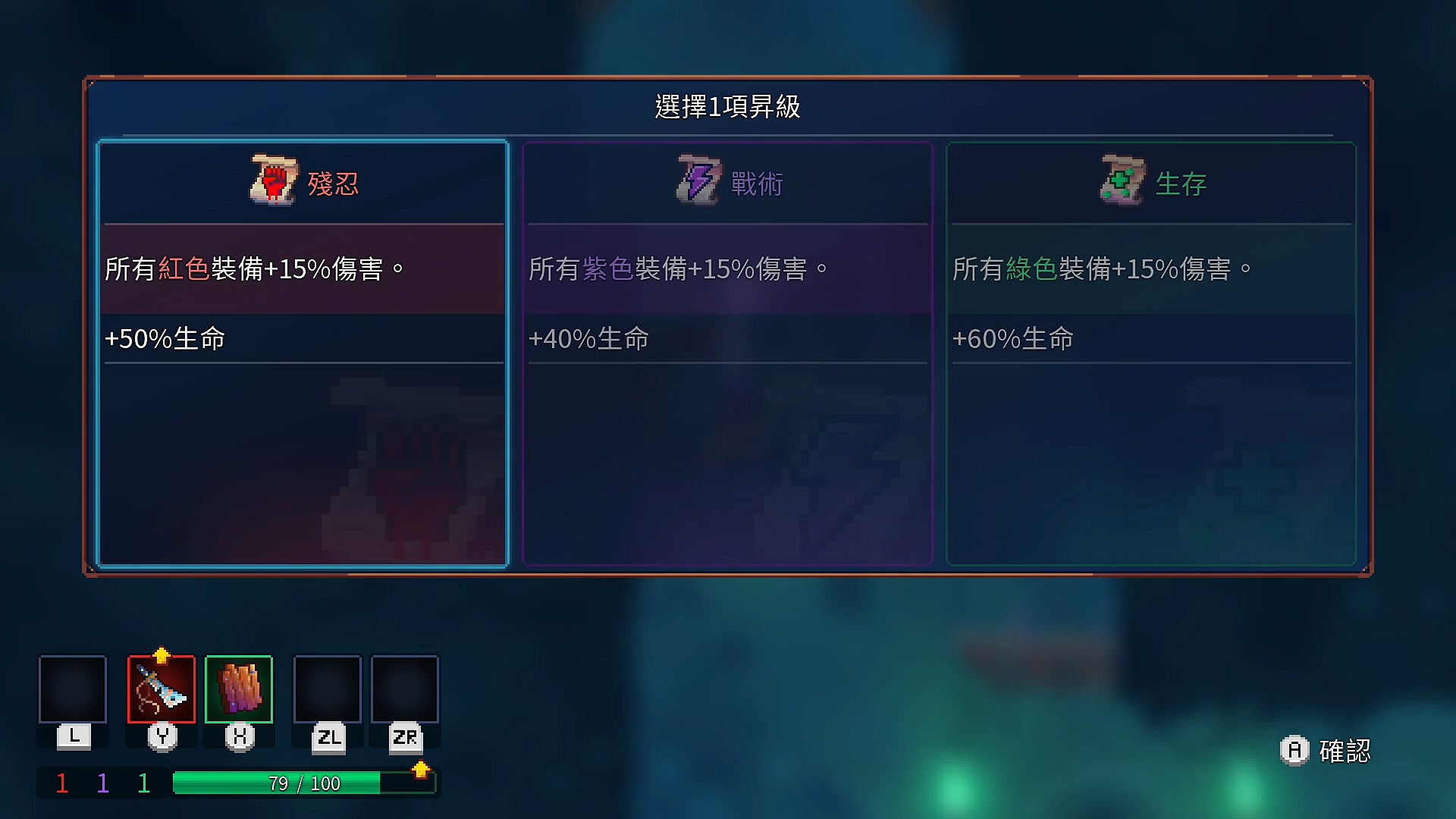Viewport: 1456px width, 819px height.
Task: Select the 戰術 upgrade card
Action: tap(726, 353)
